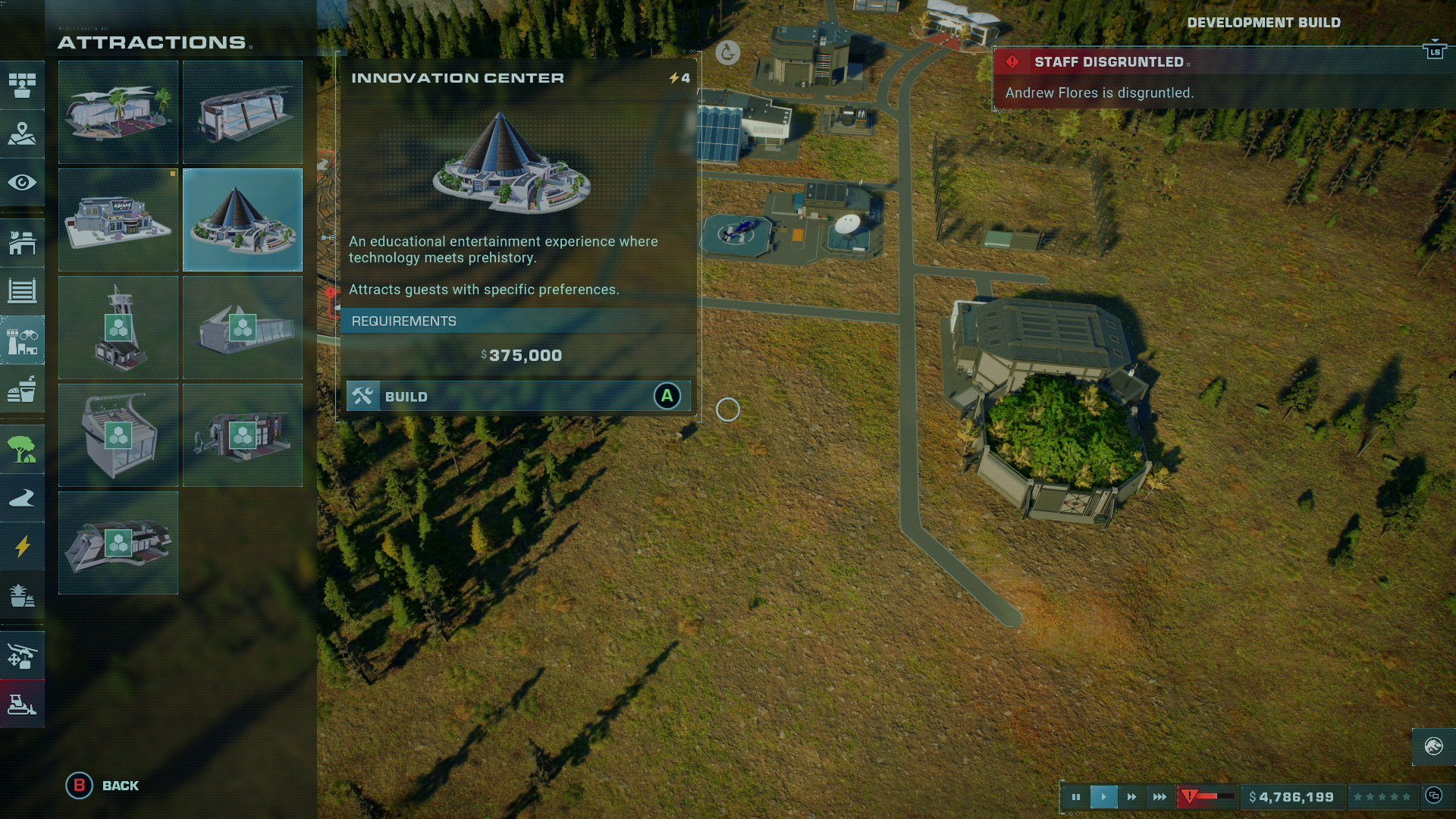
Task: Pause the game simulation
Action: (x=1076, y=796)
